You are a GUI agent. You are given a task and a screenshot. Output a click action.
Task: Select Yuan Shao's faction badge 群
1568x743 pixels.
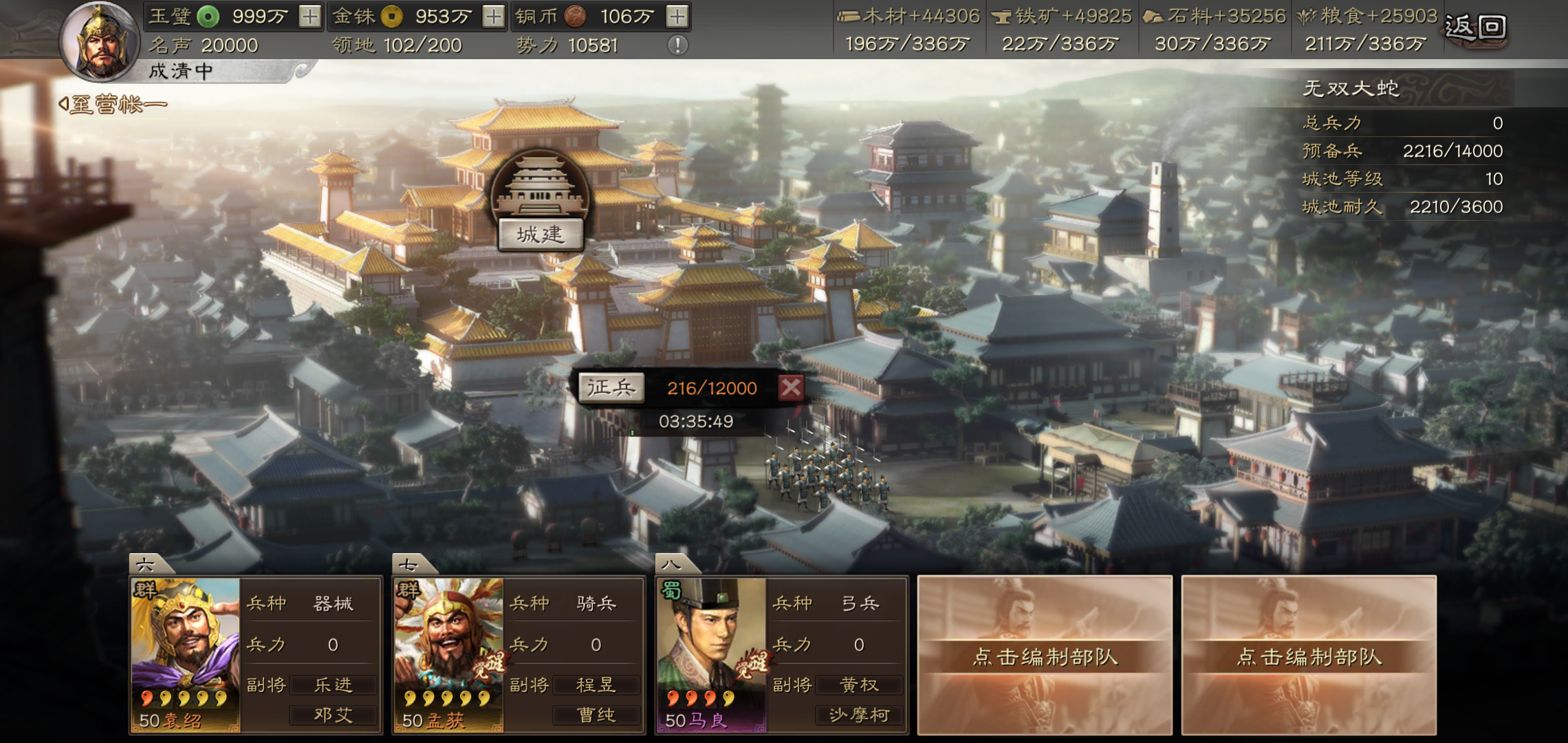[x=146, y=591]
